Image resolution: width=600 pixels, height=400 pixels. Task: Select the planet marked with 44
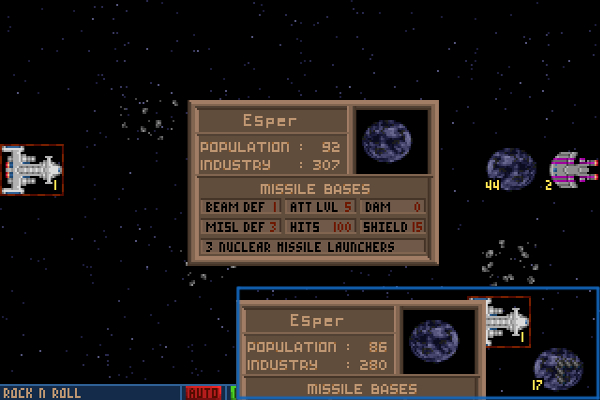511,168
